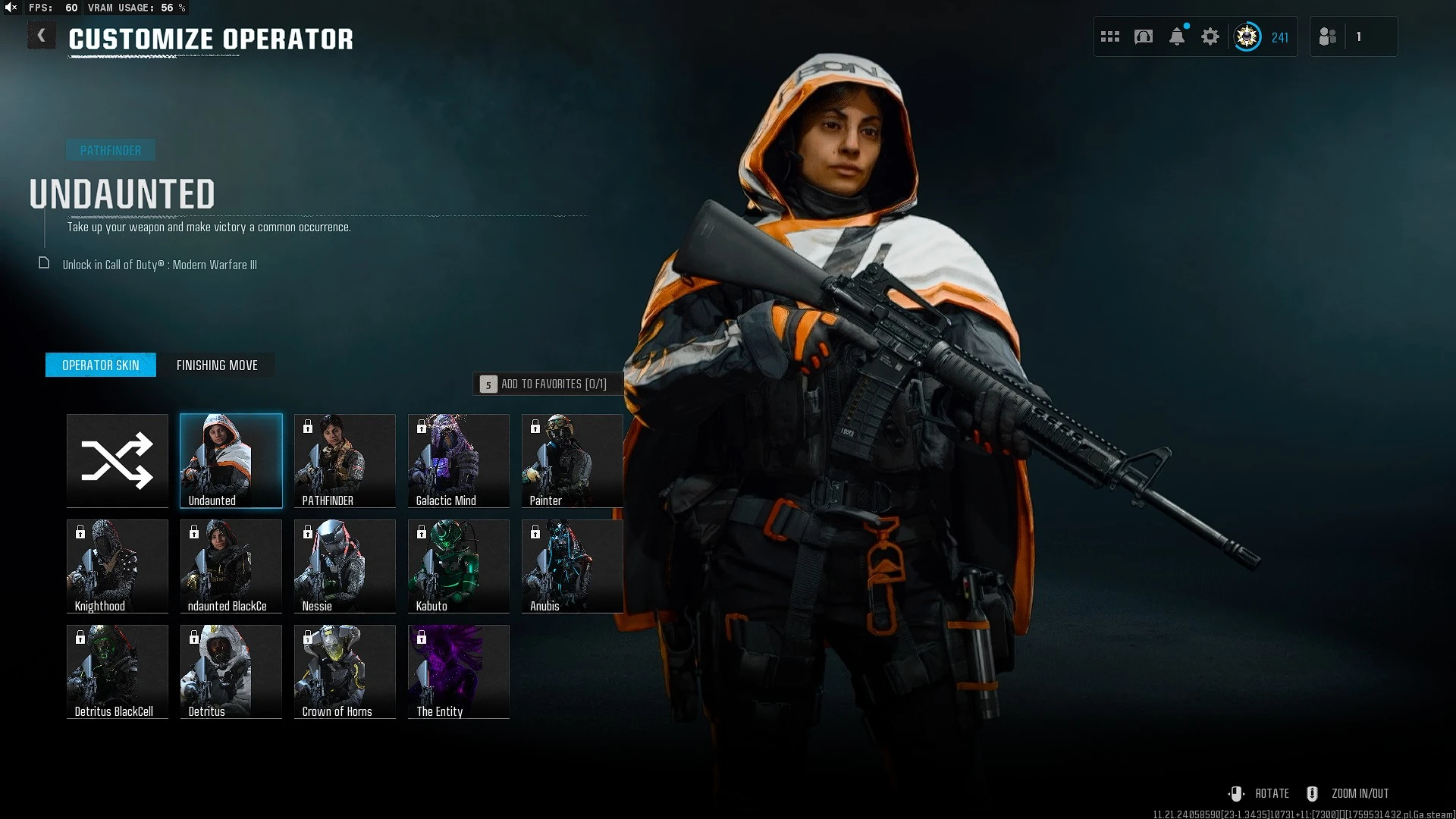
Task: Go back with the arrow button
Action: coord(42,36)
